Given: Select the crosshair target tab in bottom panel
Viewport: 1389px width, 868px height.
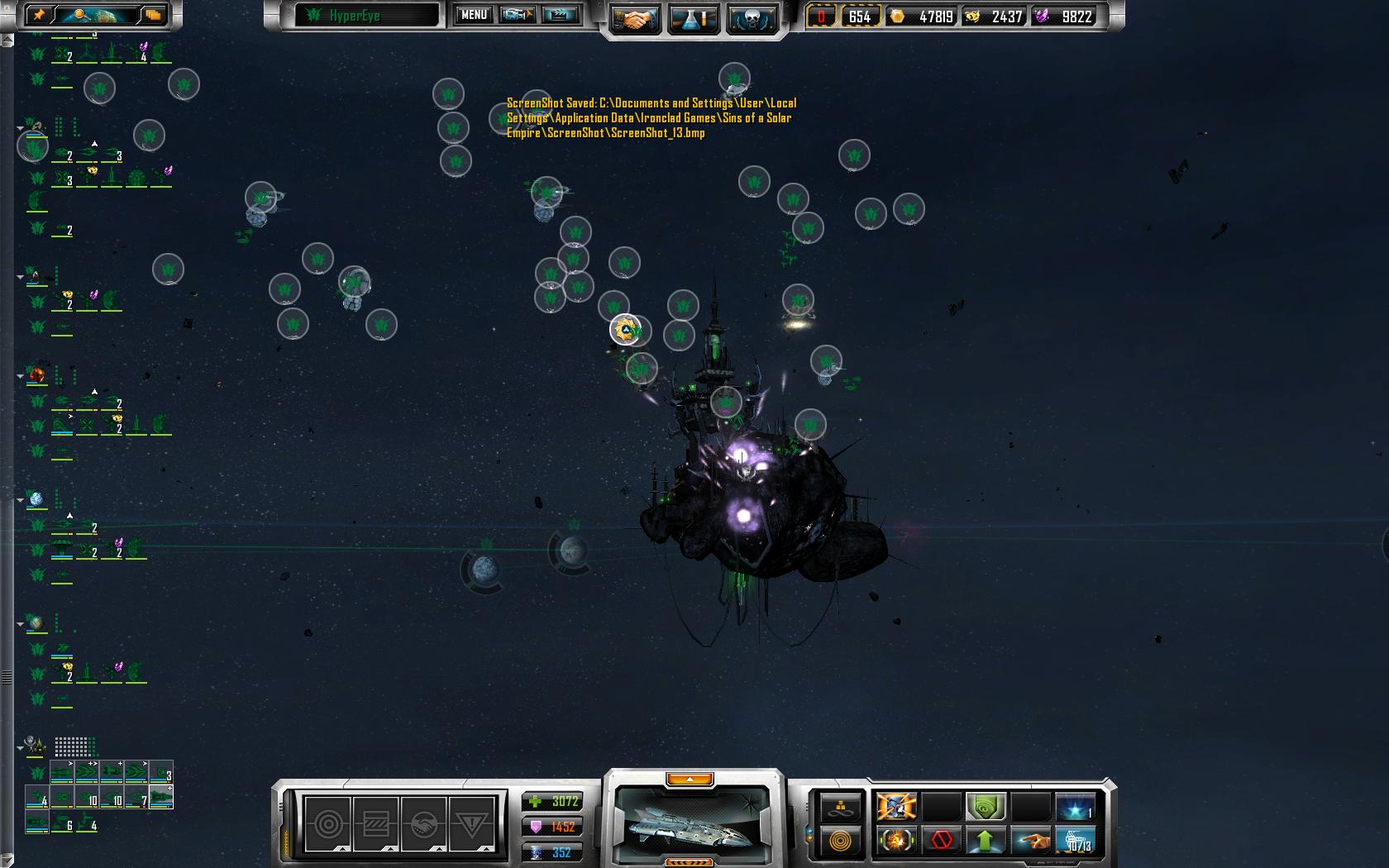Looking at the screenshot, I should click(x=327, y=823).
